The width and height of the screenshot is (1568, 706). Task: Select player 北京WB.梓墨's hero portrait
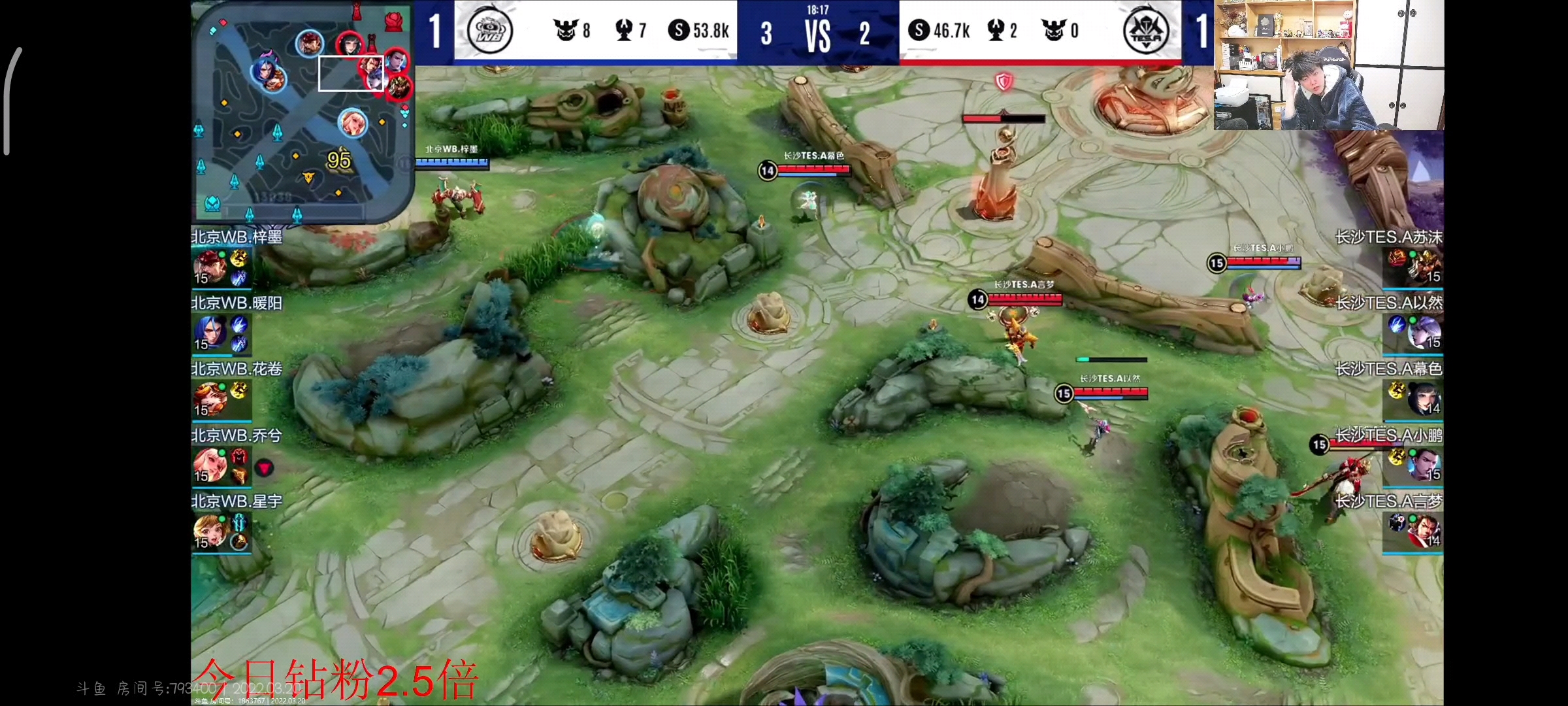[x=210, y=266]
